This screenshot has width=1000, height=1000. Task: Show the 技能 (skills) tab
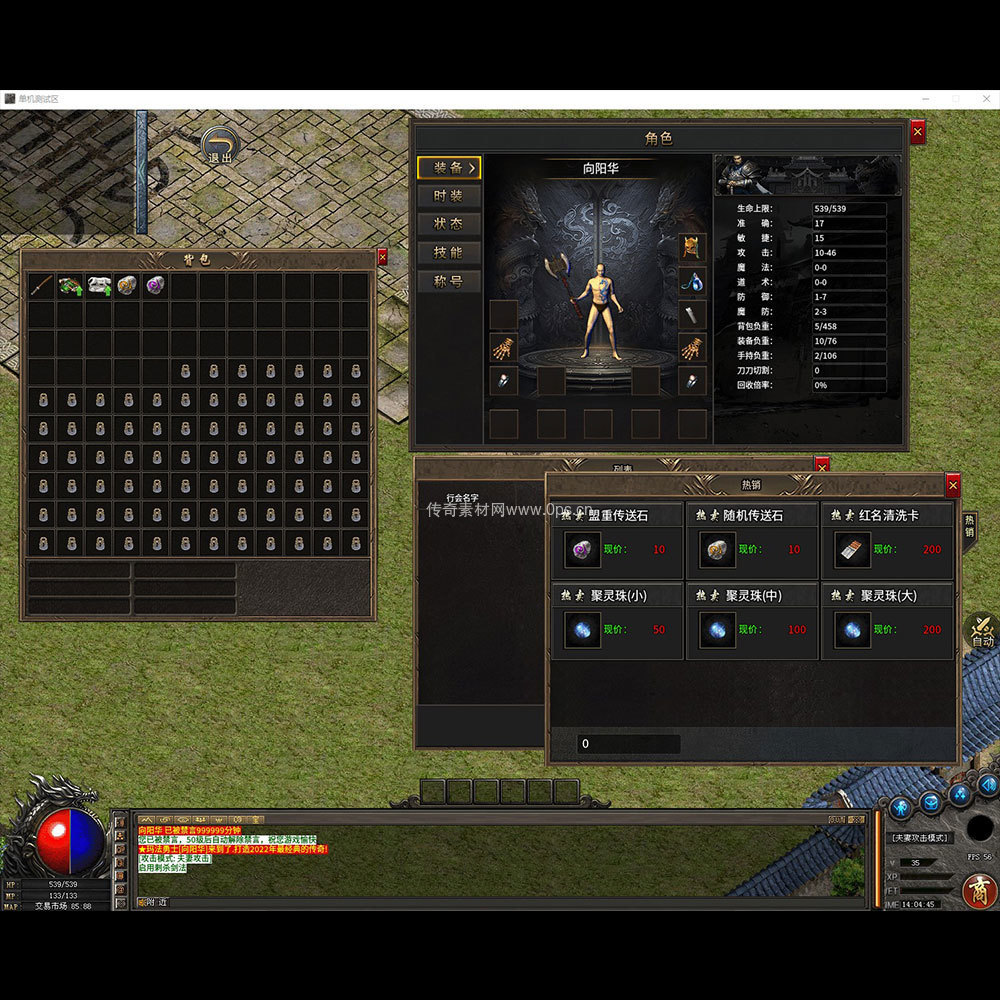(x=449, y=252)
